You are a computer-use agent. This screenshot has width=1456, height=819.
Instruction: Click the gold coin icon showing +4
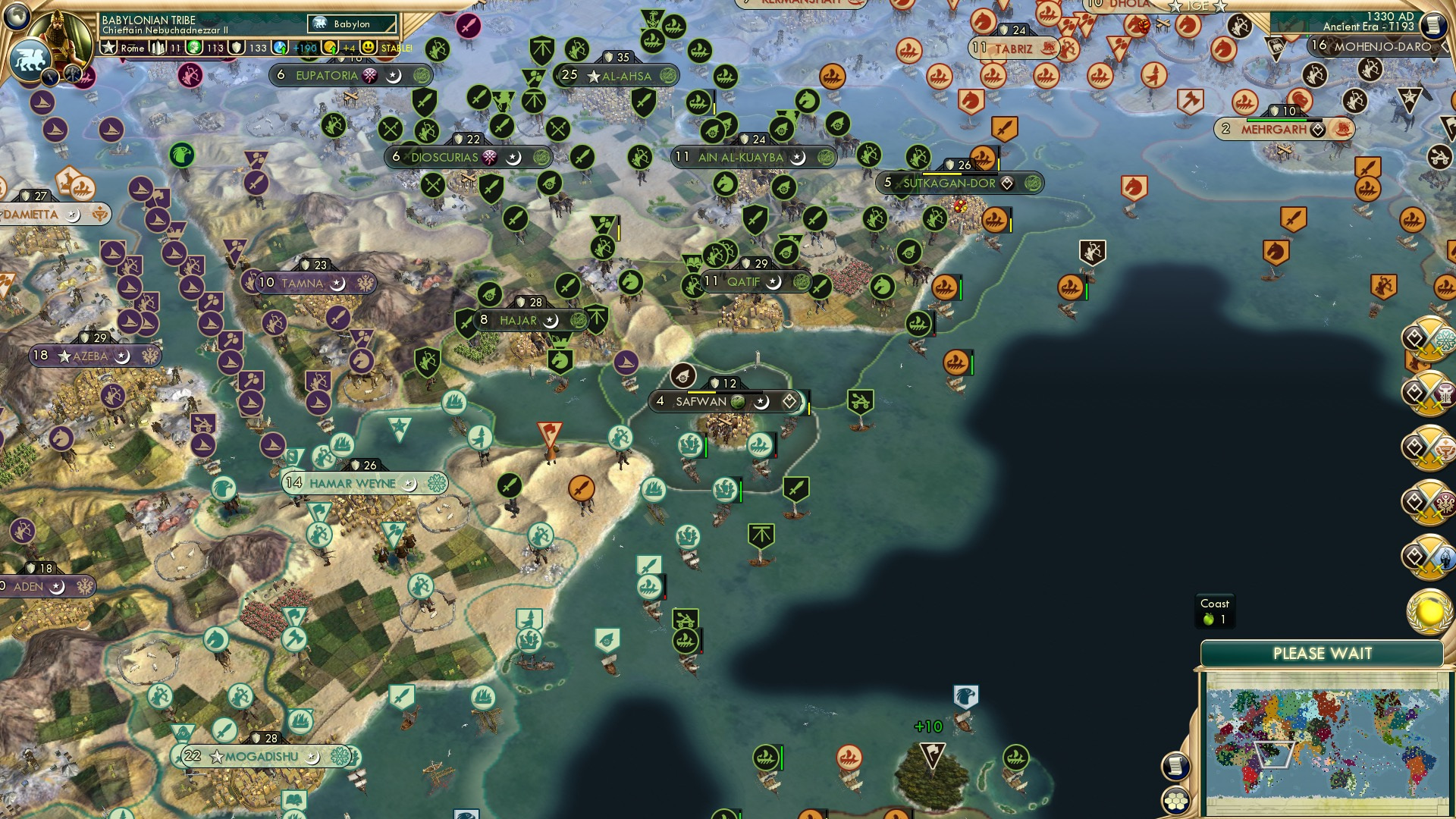pos(331,47)
